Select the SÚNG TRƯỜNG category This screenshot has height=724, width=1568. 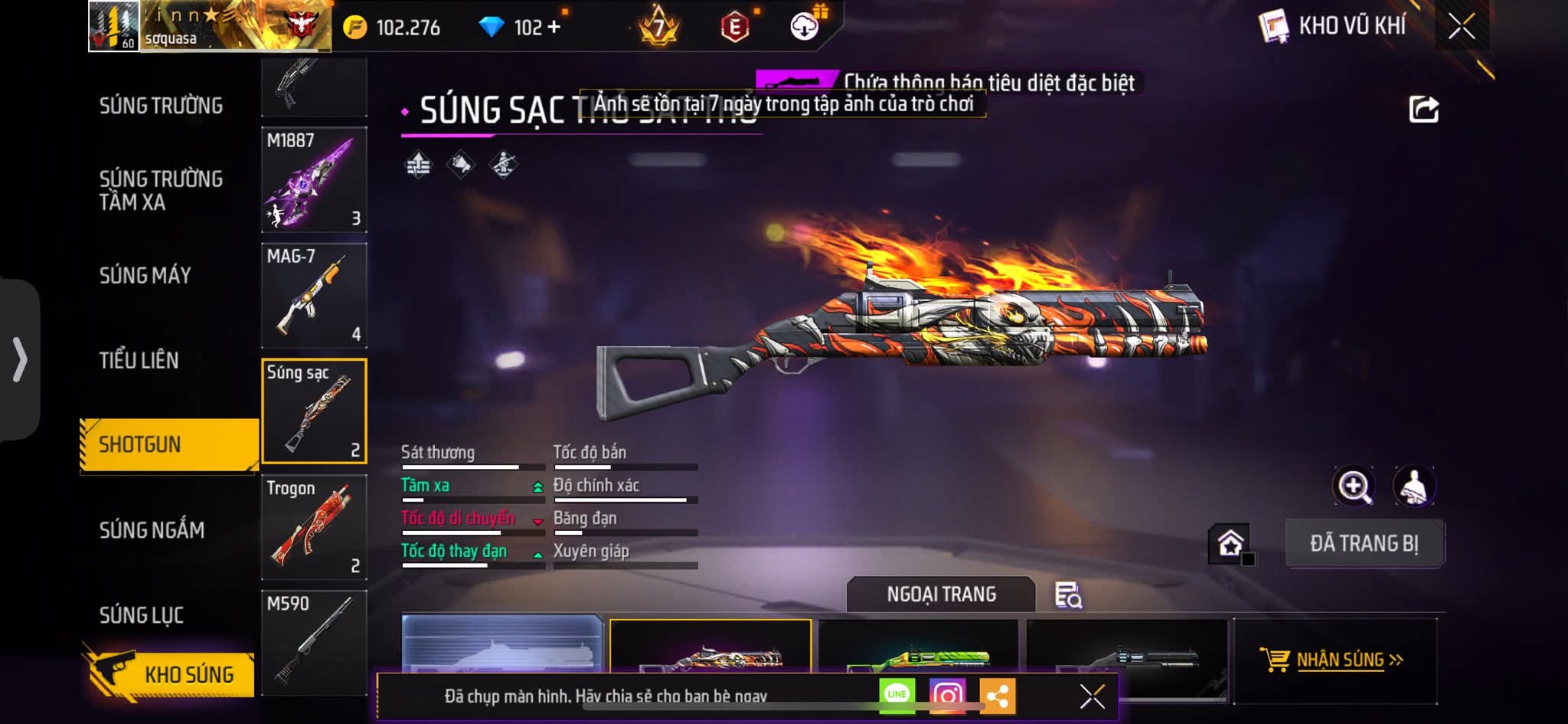coord(161,106)
